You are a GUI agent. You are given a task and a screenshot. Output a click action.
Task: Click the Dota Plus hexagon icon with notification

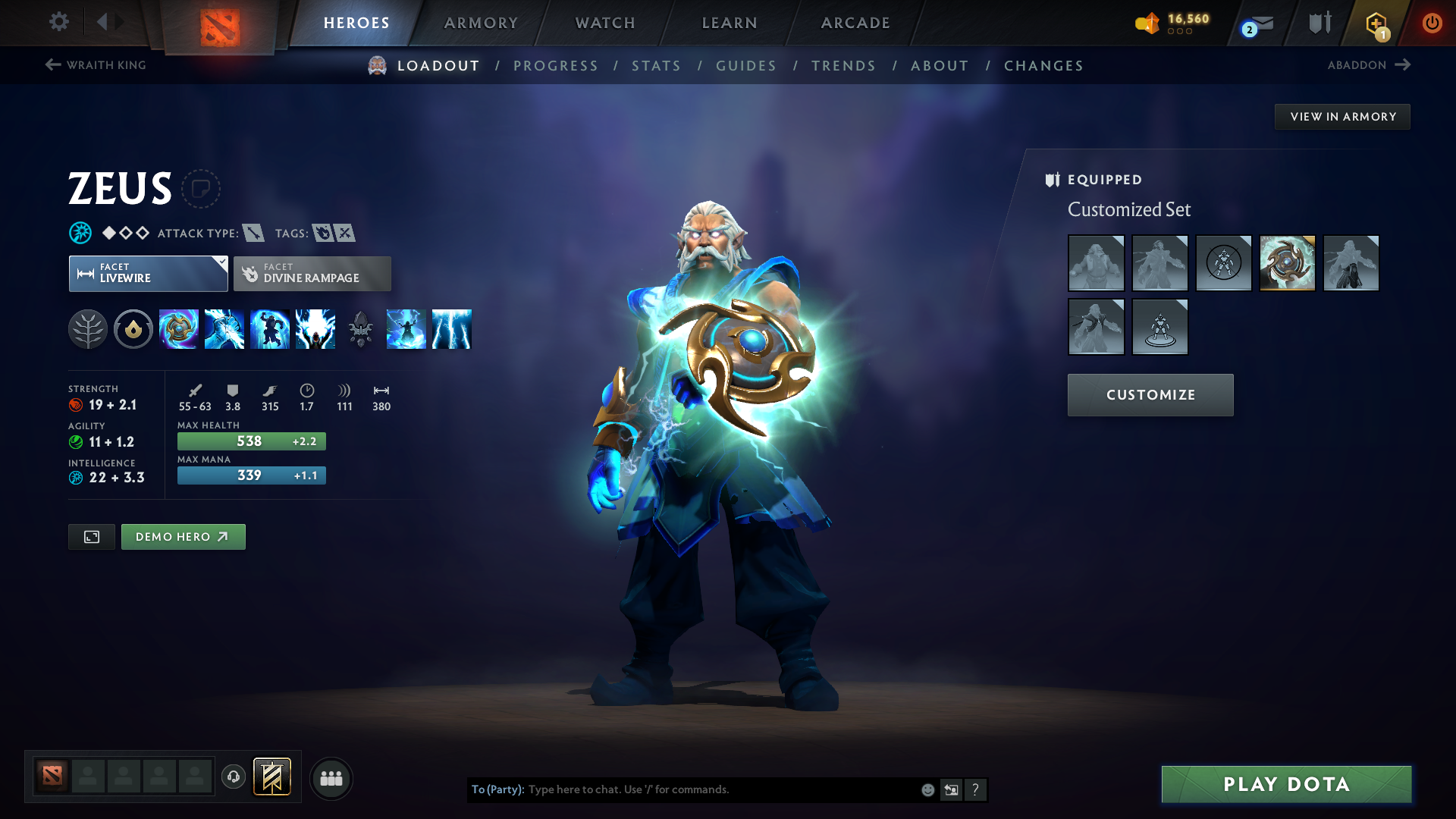(x=1376, y=23)
